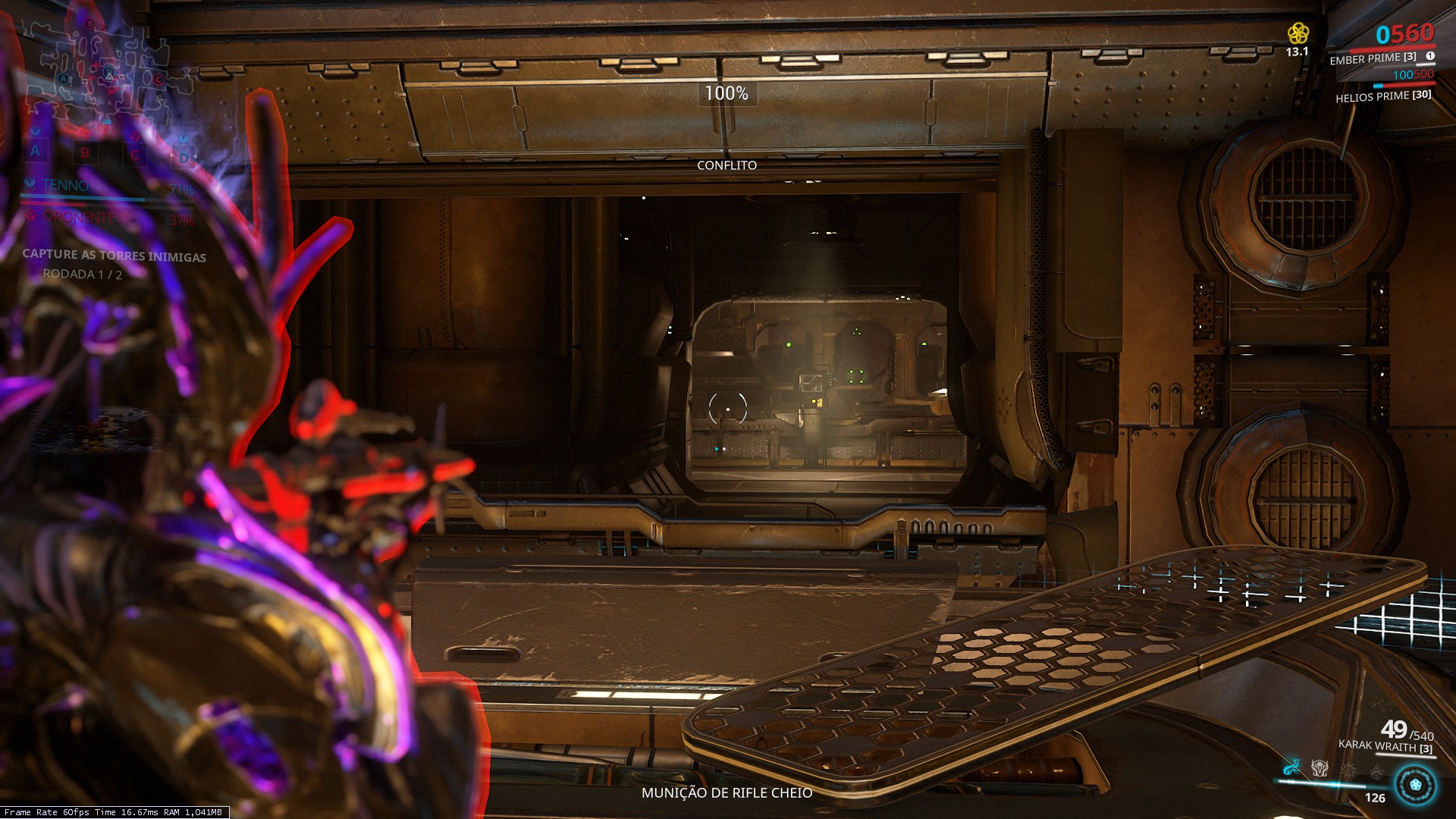Viewport: 1456px width, 819px height.
Task: Click the MUNIÇÃO DE RIFLE CHEIO notification
Action: tap(727, 794)
